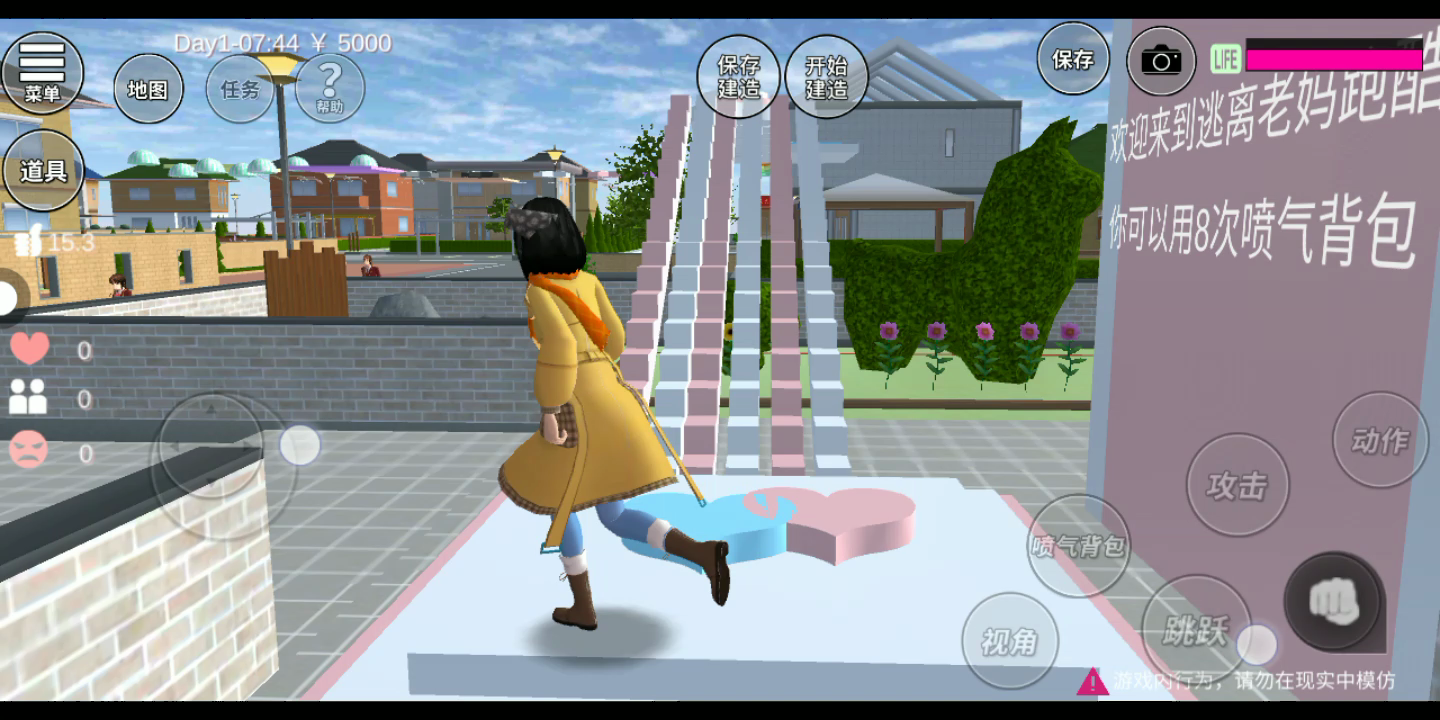Tap the 保存建造 save build button
The width and height of the screenshot is (1440, 720).
[x=739, y=77]
